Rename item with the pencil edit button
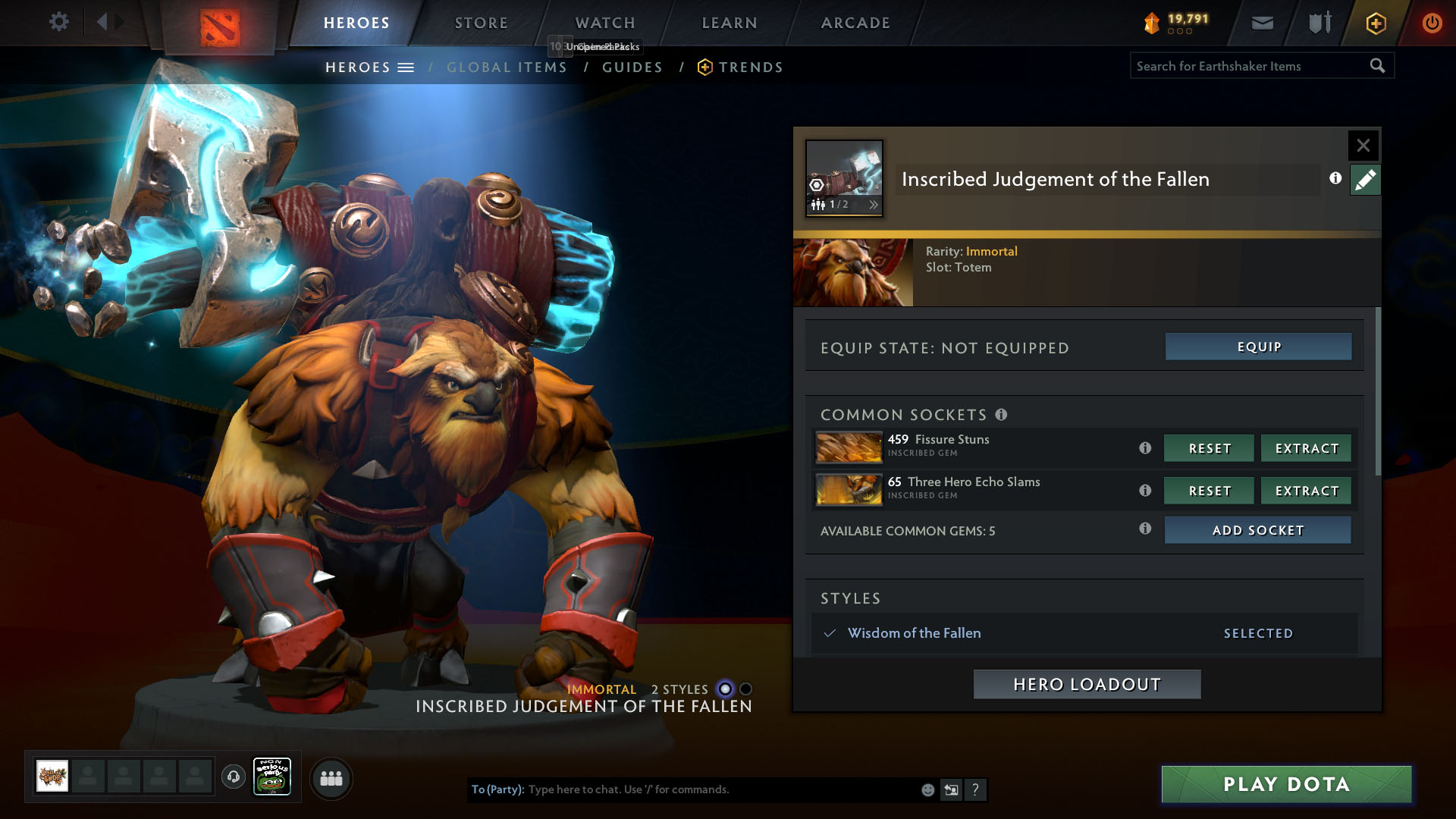 1365,180
